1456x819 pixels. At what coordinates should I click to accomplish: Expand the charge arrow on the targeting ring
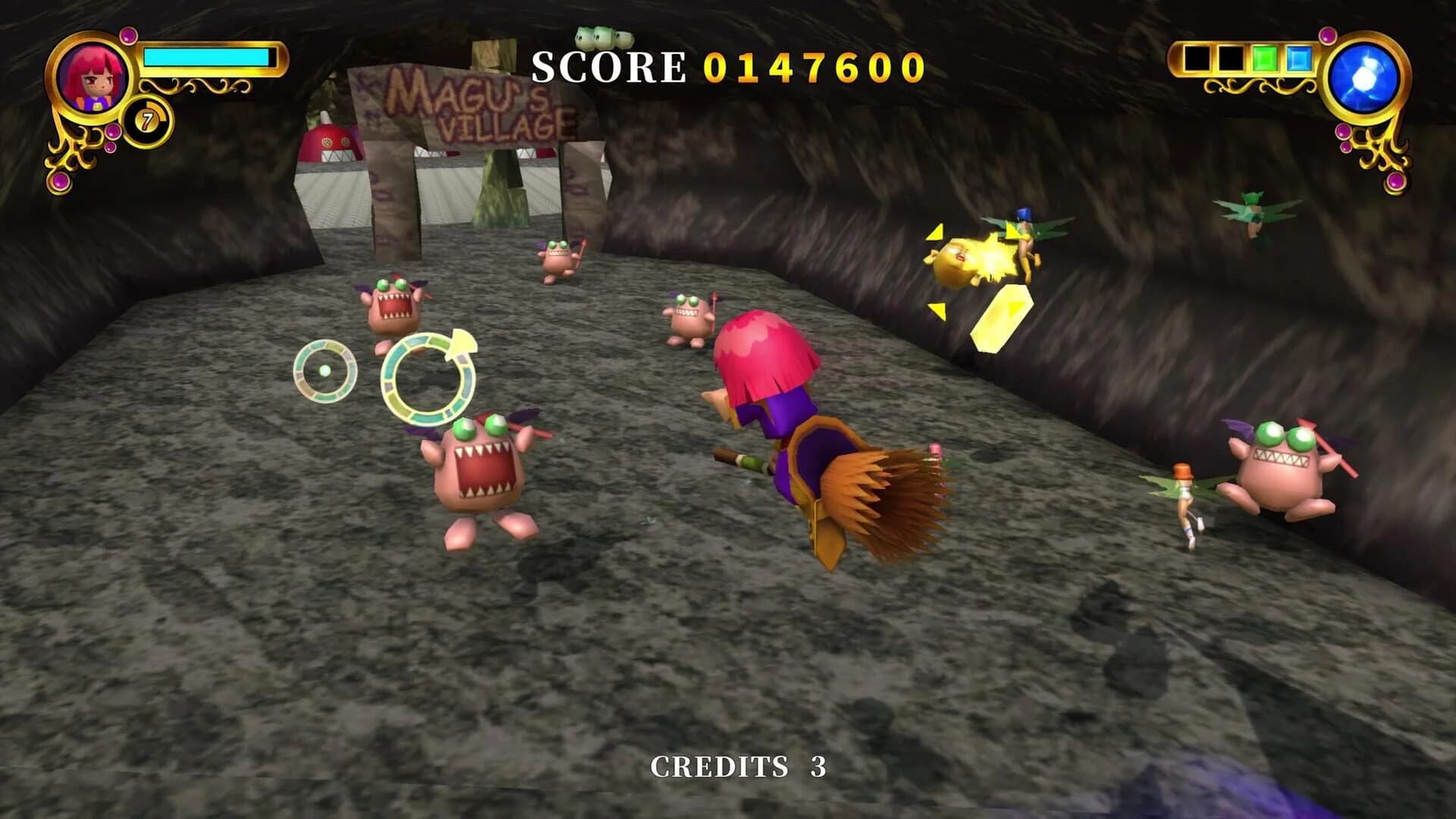tap(463, 345)
